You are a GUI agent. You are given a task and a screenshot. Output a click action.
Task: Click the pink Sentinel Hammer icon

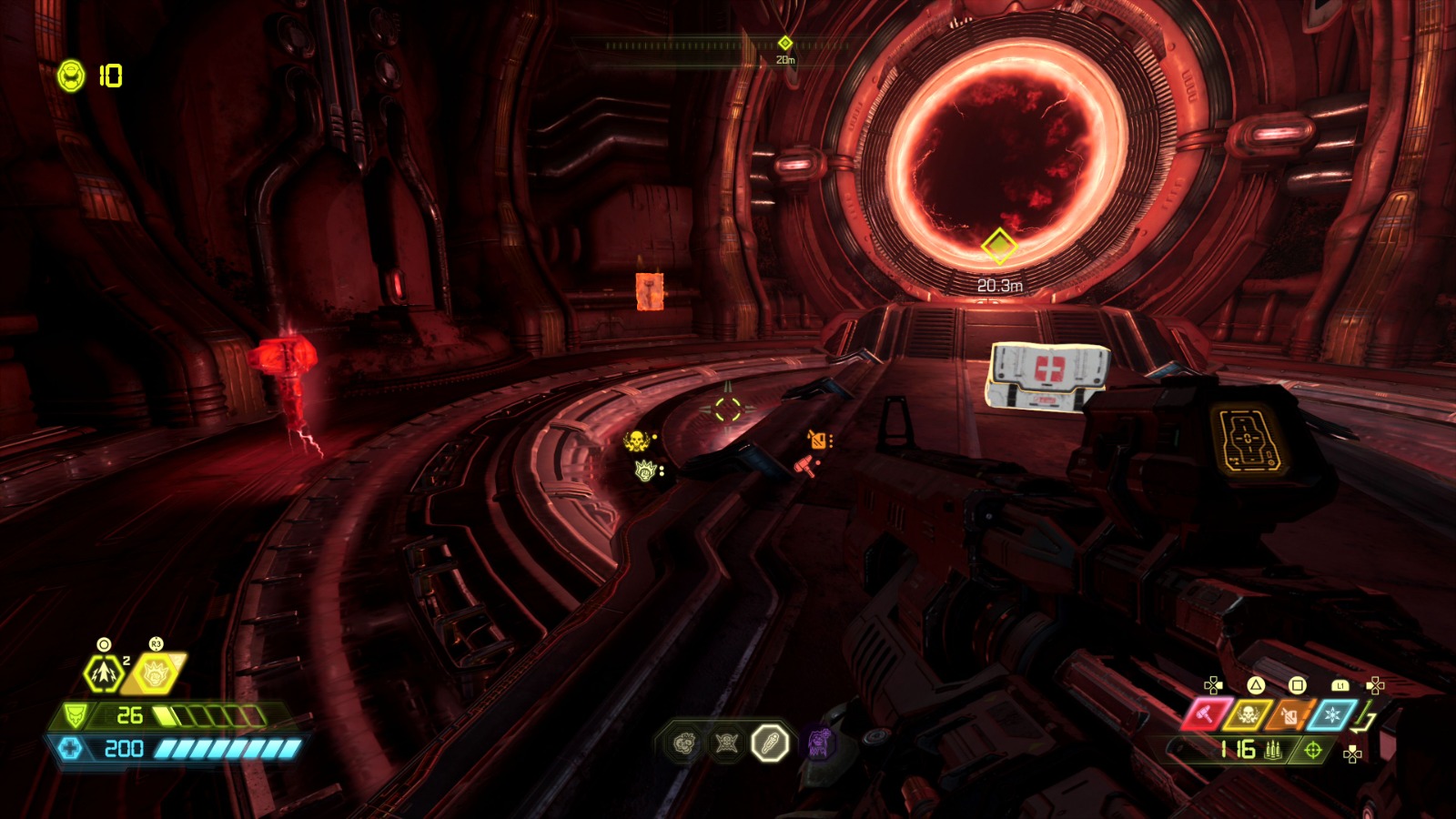pos(1206,715)
